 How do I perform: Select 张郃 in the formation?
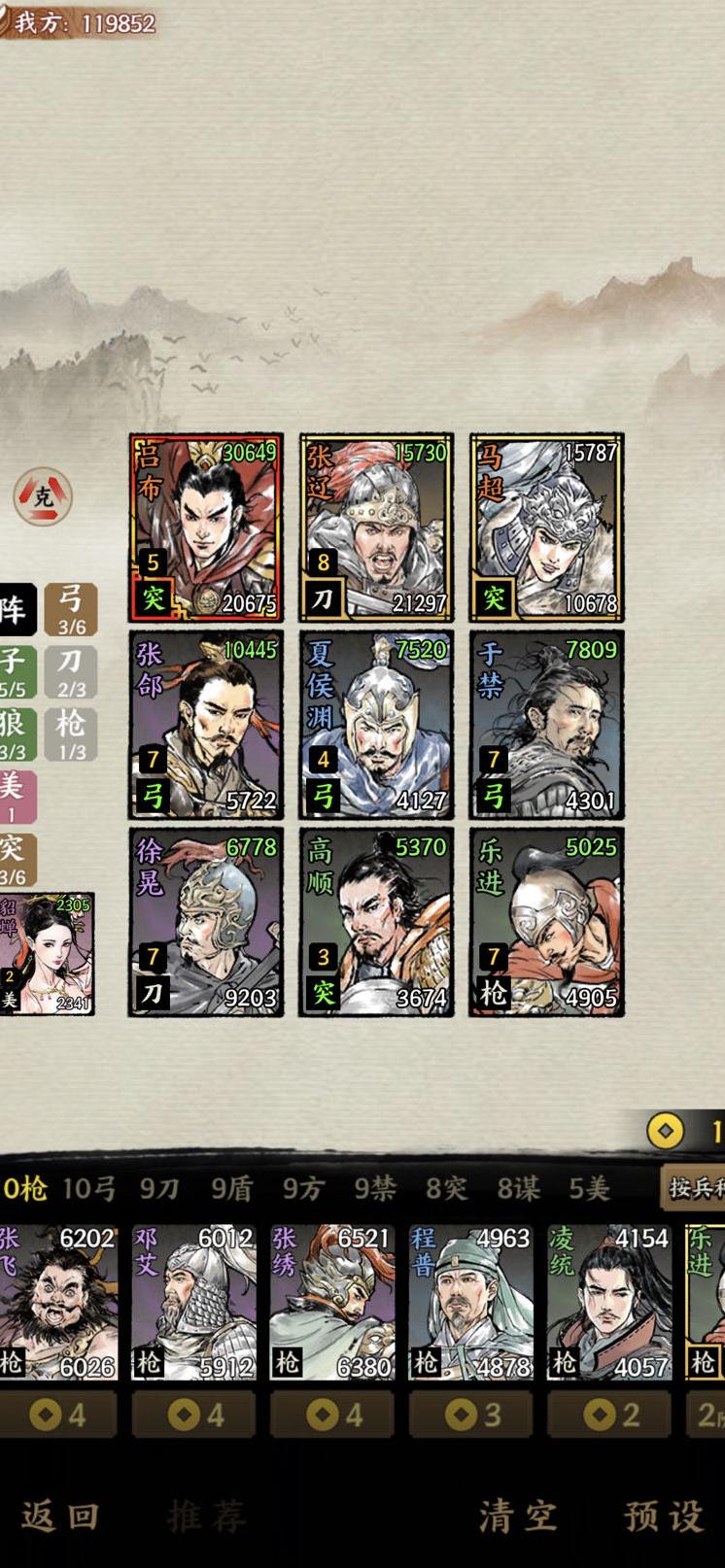click(206, 725)
